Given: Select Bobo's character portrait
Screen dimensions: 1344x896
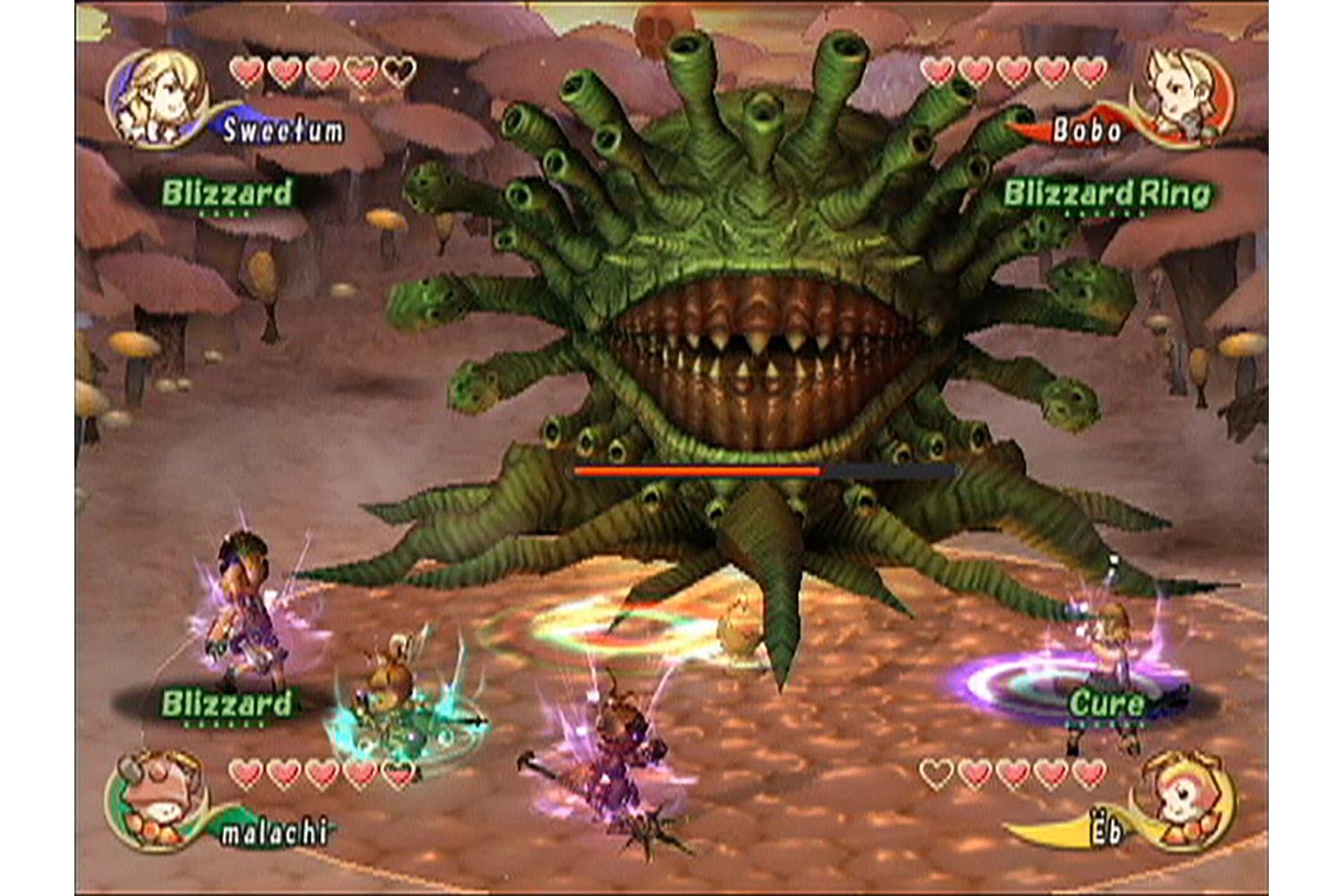Looking at the screenshot, I should [x=1185, y=97].
